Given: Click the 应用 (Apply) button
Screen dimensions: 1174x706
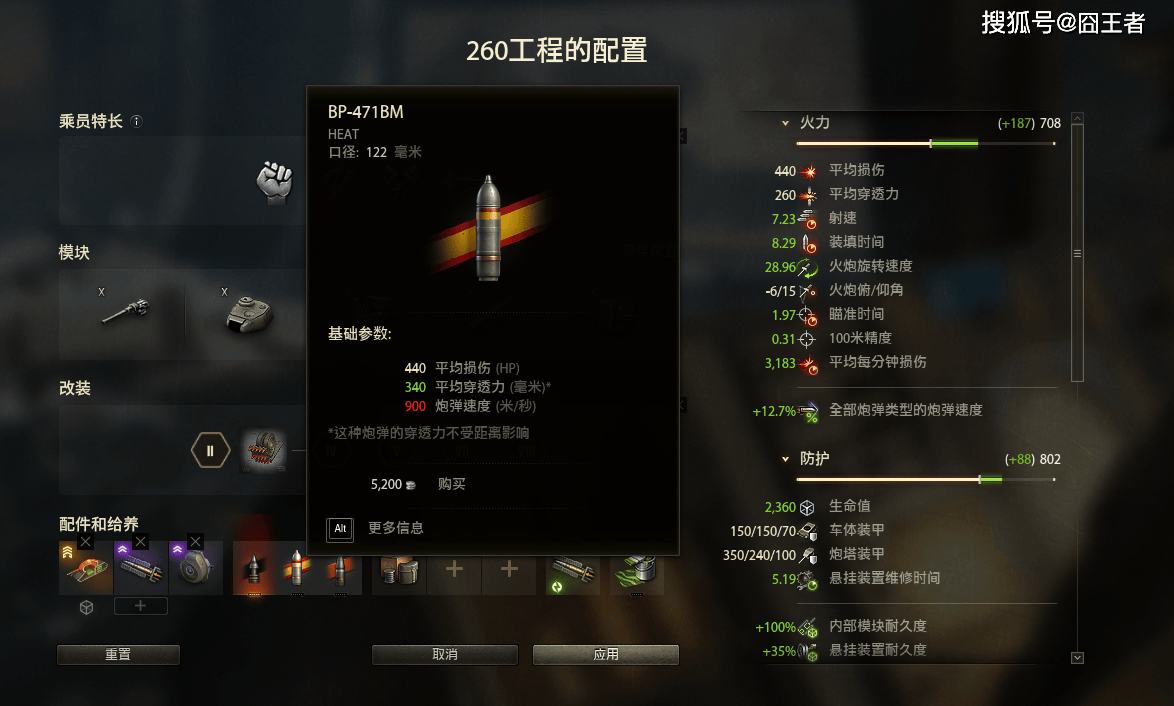Looking at the screenshot, I should click(605, 655).
